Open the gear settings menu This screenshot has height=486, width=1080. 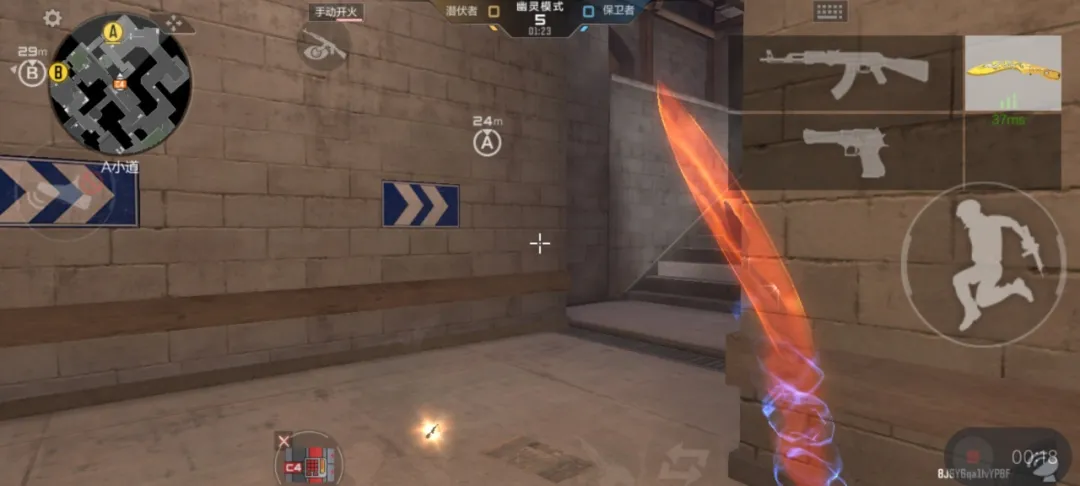coord(52,19)
